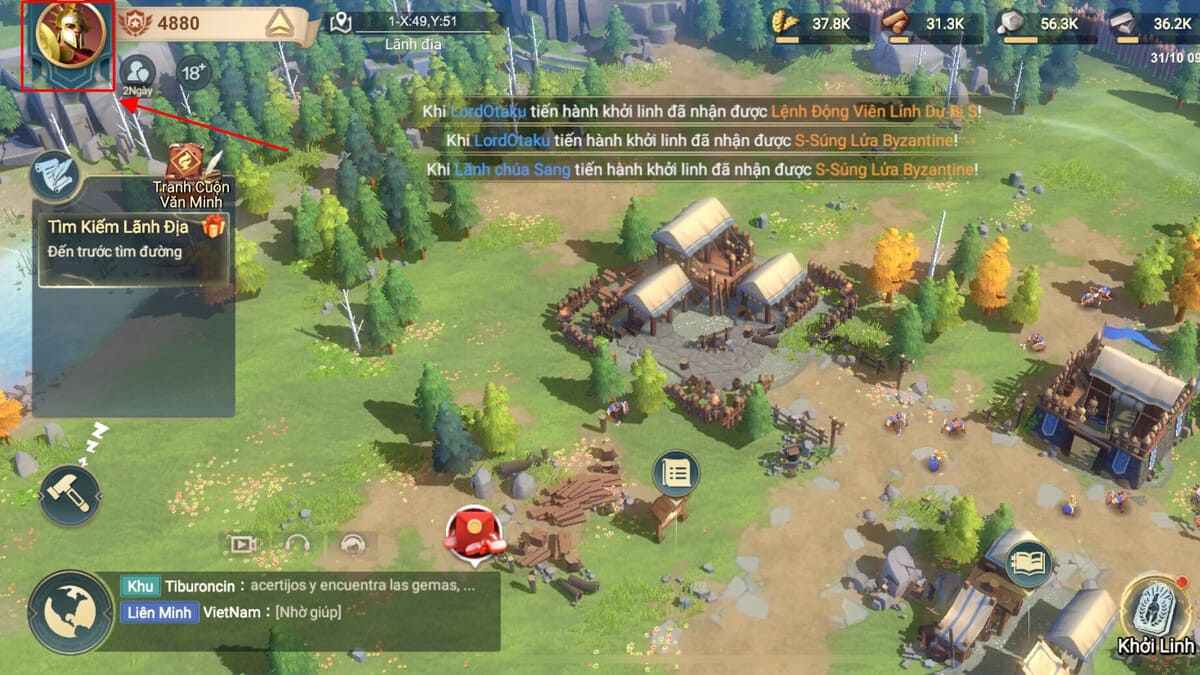
Task: Toggle the quest scroll panel icon
Action: [x=53, y=177]
